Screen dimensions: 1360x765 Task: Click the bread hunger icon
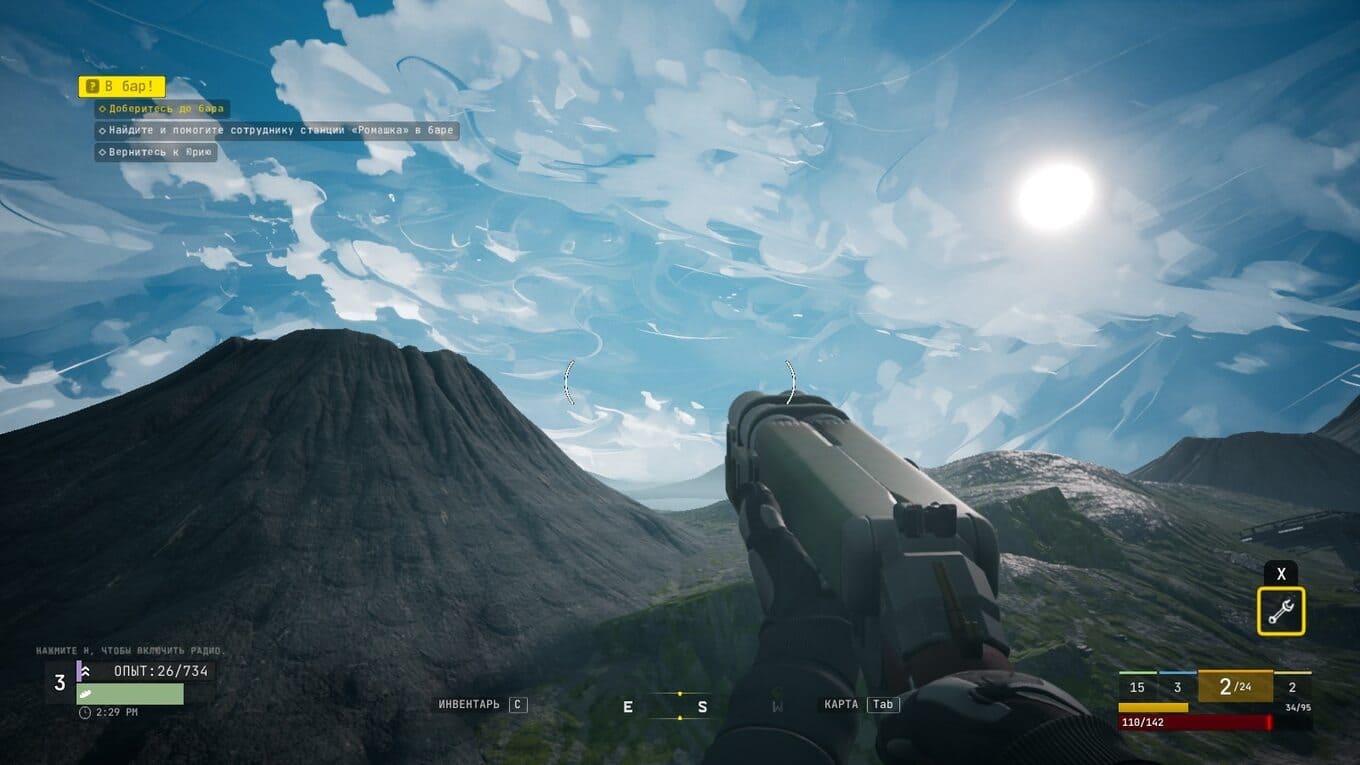87,694
